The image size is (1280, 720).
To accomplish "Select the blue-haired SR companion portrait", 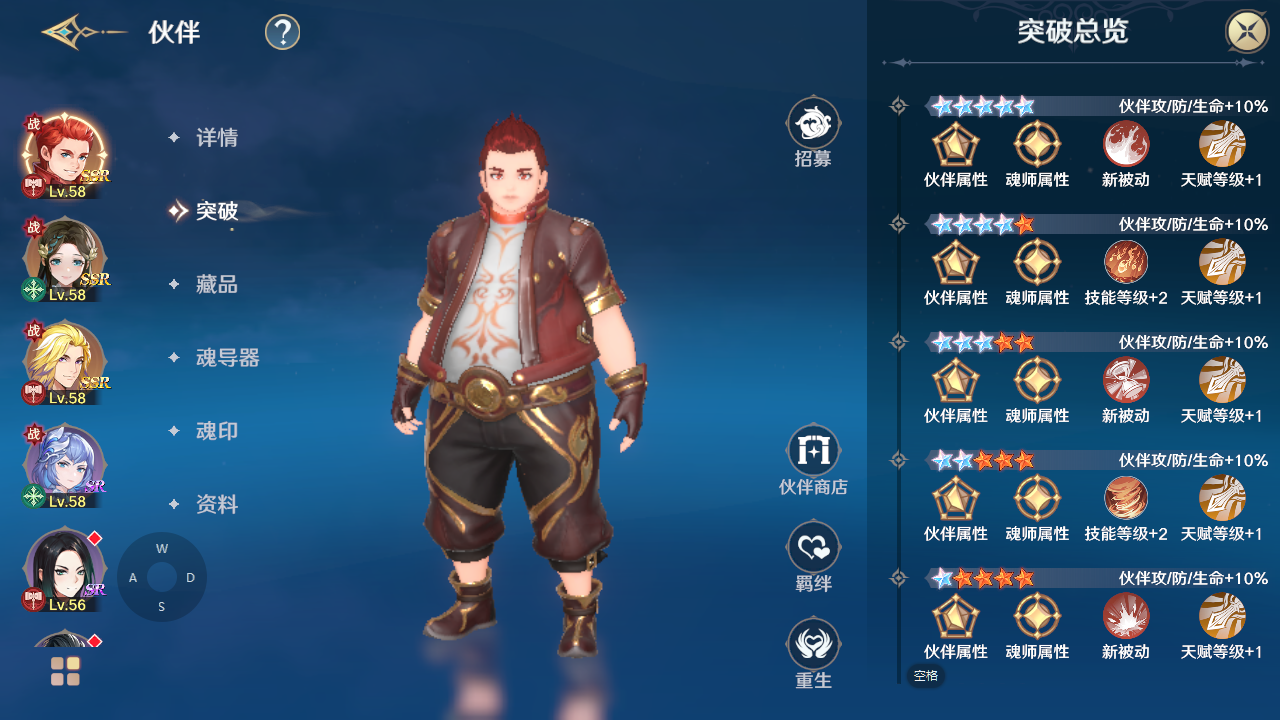I will (64, 465).
